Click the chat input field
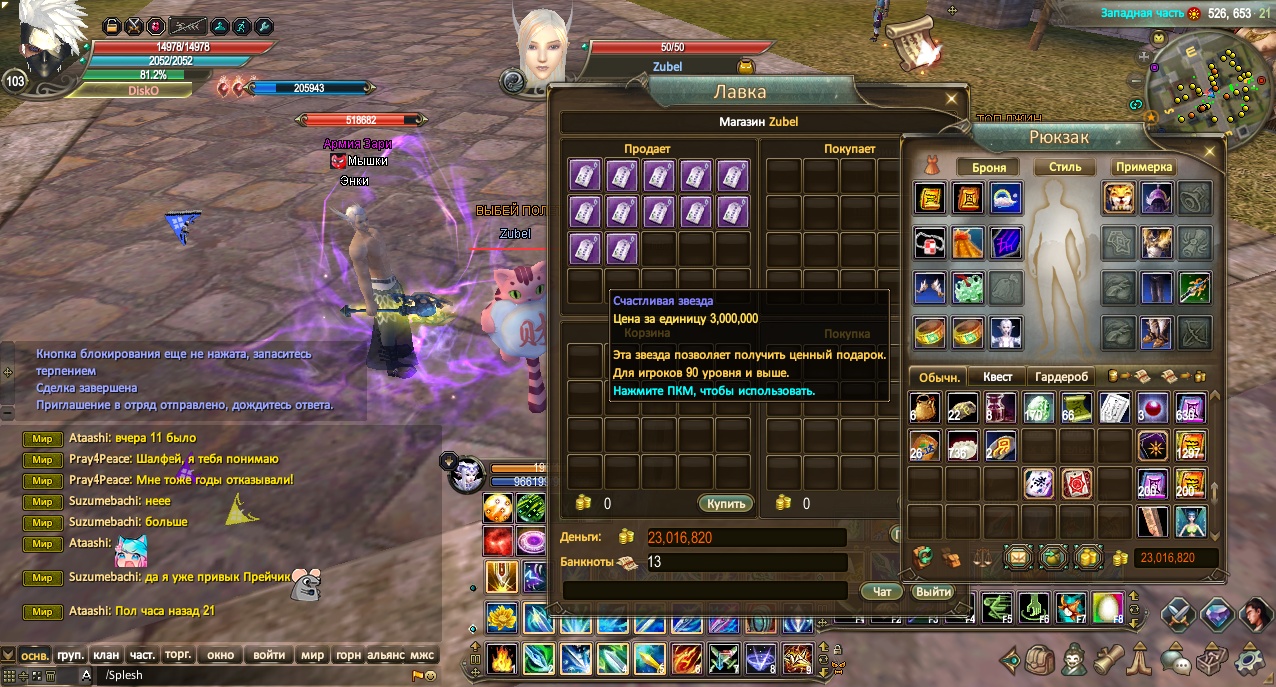This screenshot has width=1276, height=687. tap(250, 675)
